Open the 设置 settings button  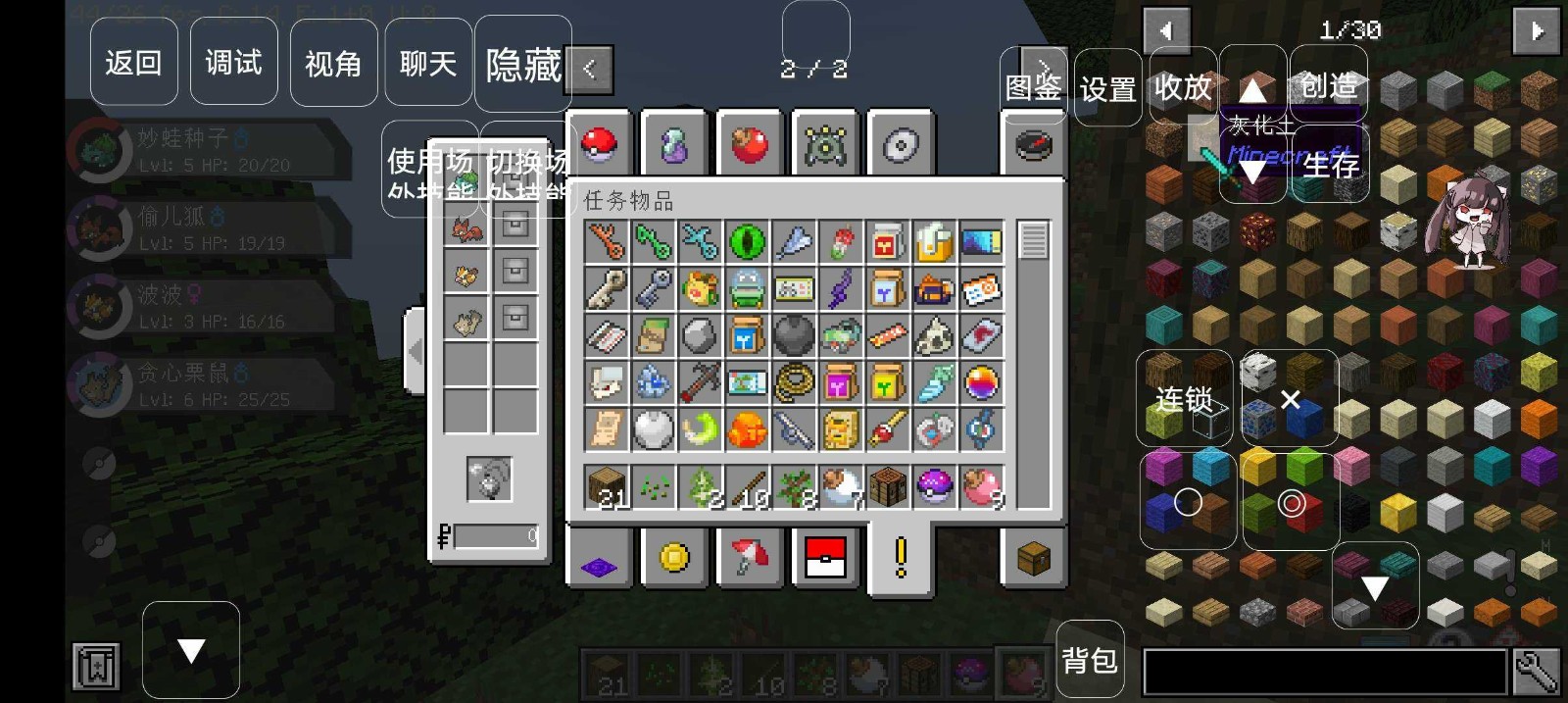point(1108,88)
